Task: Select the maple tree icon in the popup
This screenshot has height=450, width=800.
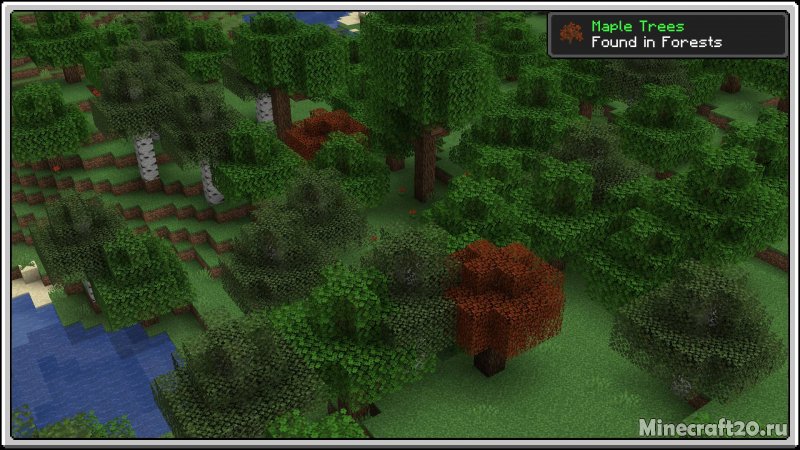Action: [x=572, y=34]
